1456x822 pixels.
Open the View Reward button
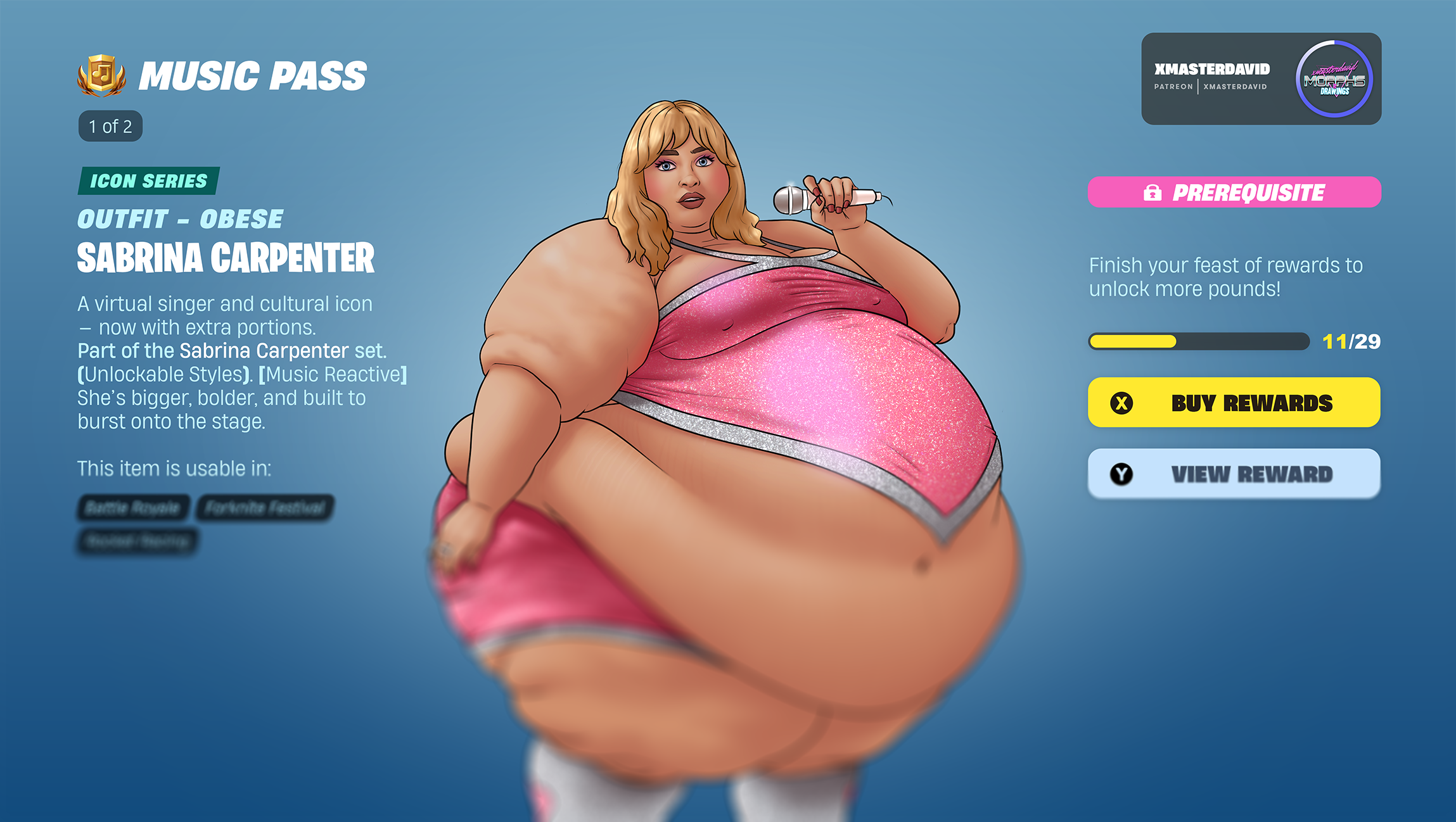click(1234, 474)
